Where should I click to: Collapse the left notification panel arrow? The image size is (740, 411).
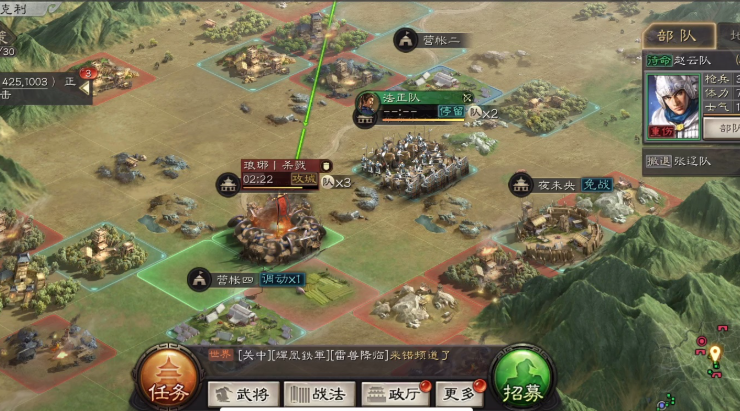(x=86, y=88)
